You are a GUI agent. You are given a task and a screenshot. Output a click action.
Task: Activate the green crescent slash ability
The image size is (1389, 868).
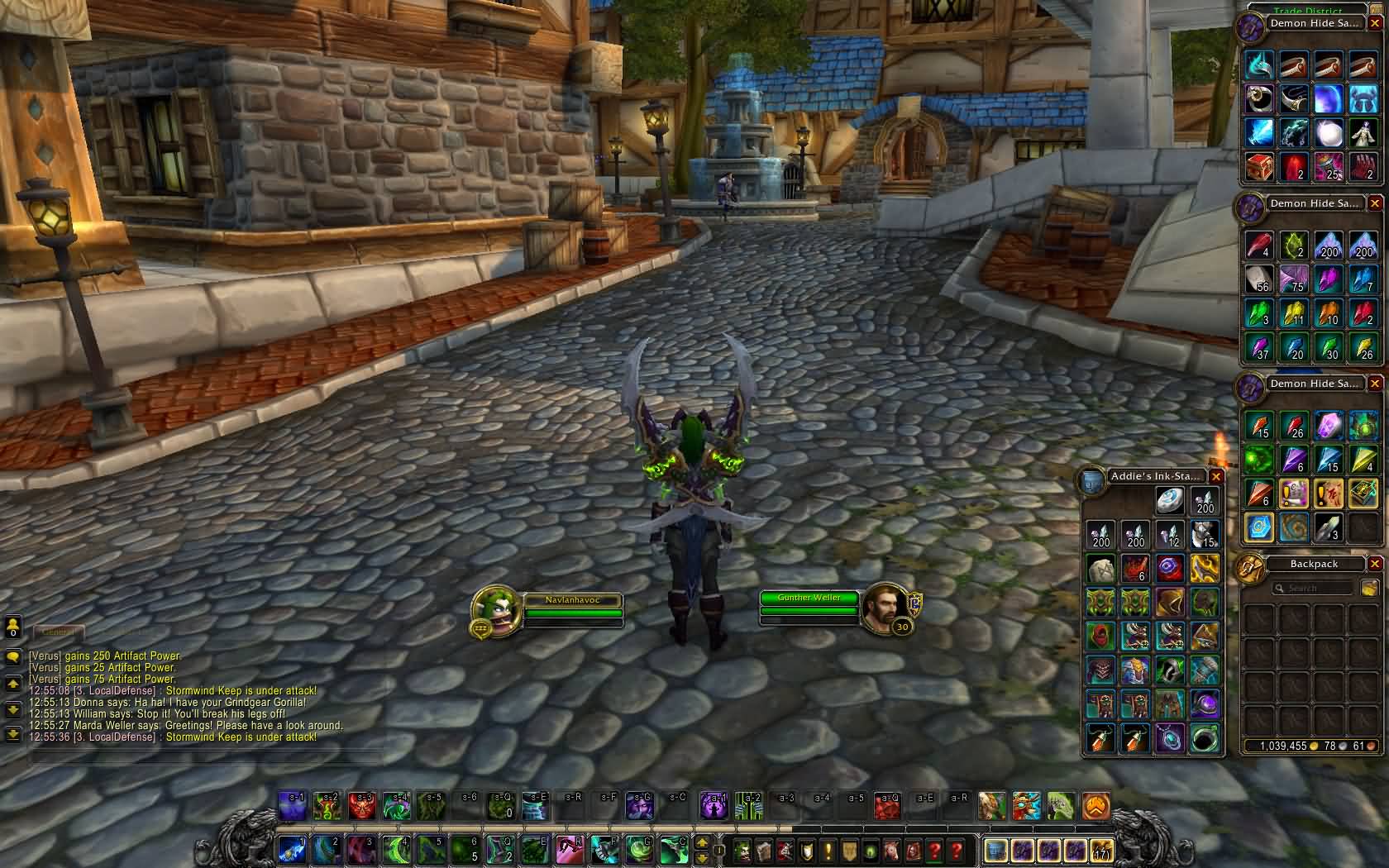point(397,849)
